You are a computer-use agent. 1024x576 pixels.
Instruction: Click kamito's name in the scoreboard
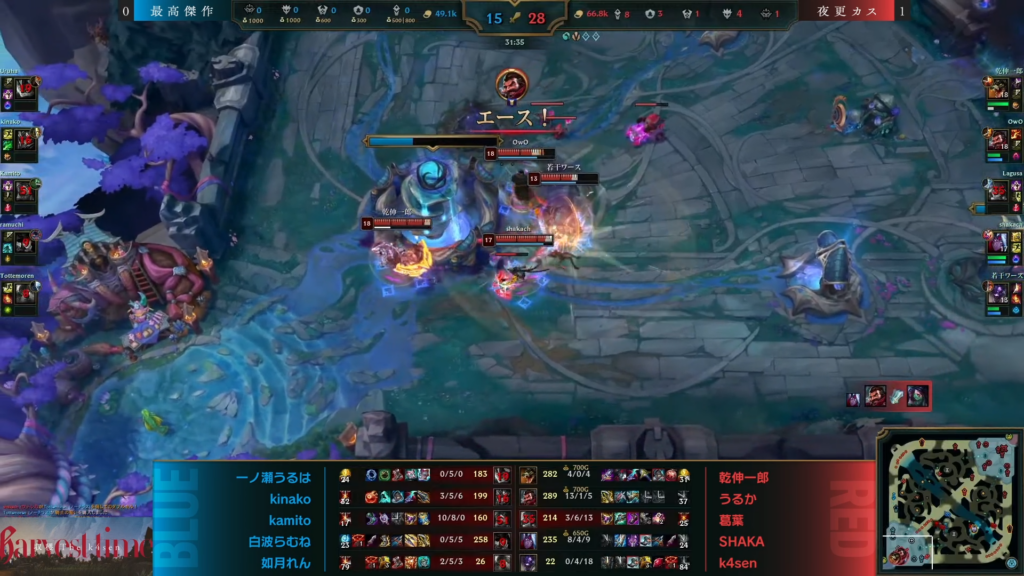coord(290,520)
